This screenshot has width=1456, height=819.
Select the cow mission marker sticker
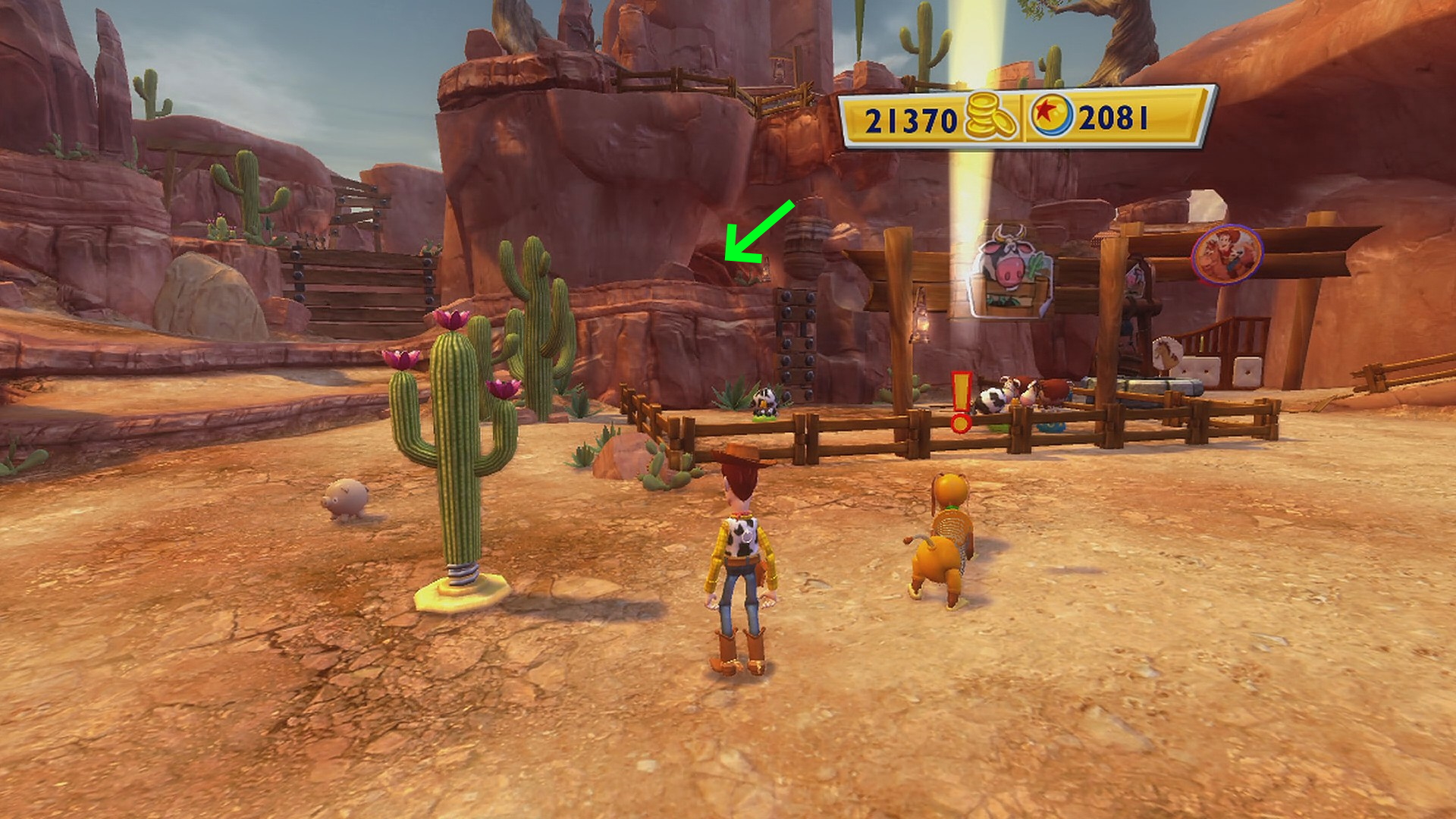[1010, 272]
